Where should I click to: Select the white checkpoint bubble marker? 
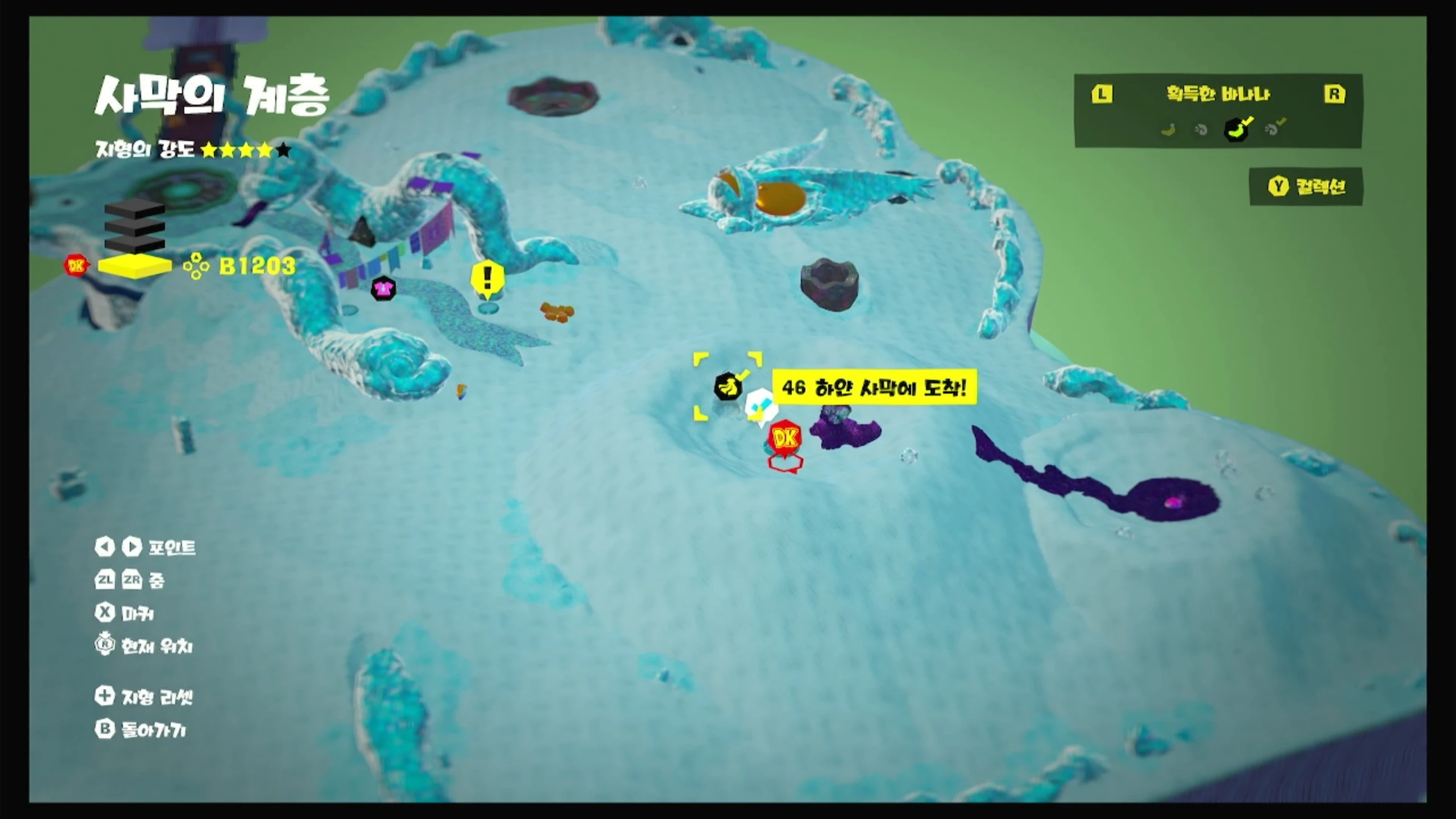[x=759, y=405]
